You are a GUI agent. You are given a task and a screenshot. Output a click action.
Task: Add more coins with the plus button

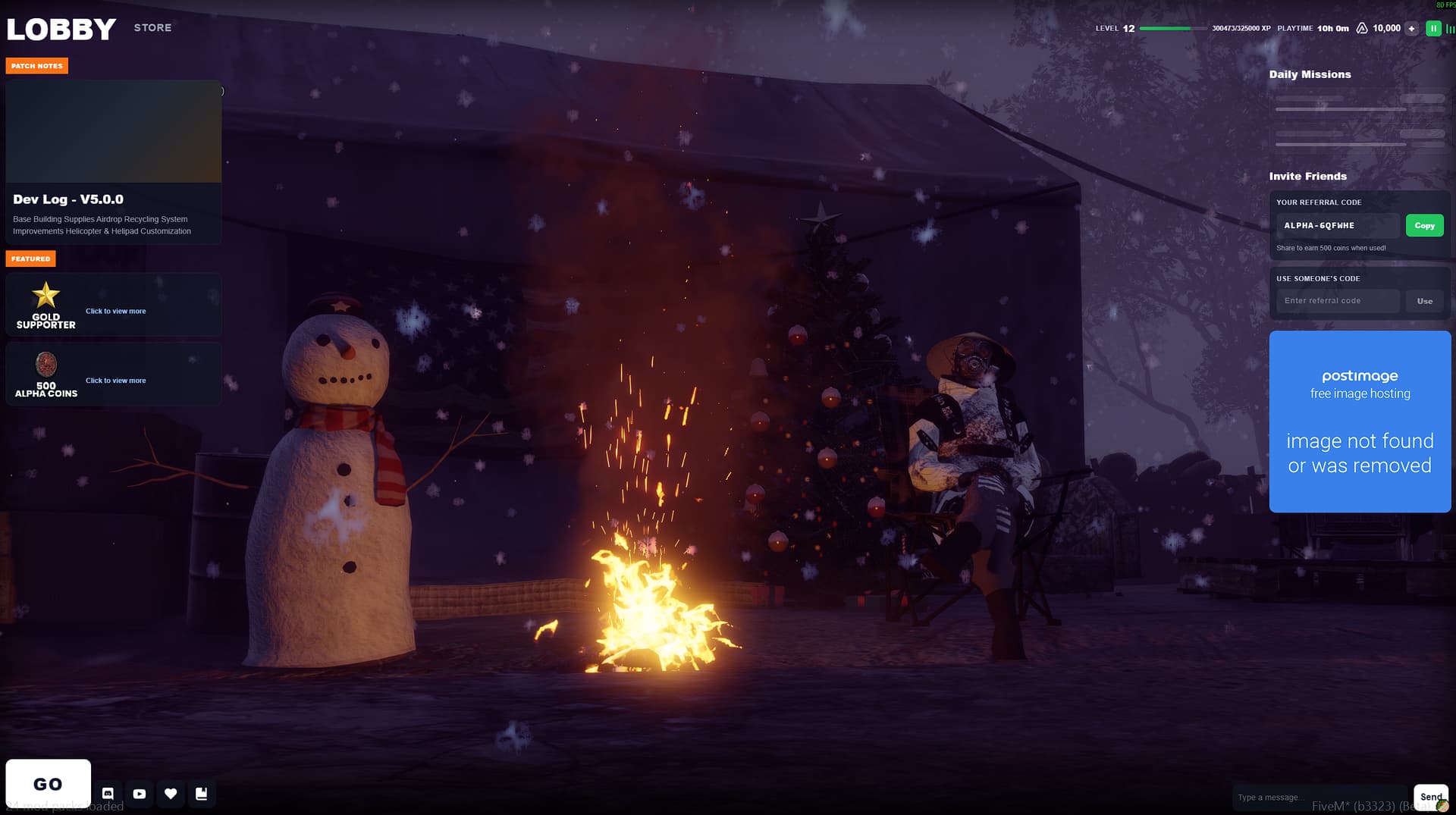click(1411, 29)
